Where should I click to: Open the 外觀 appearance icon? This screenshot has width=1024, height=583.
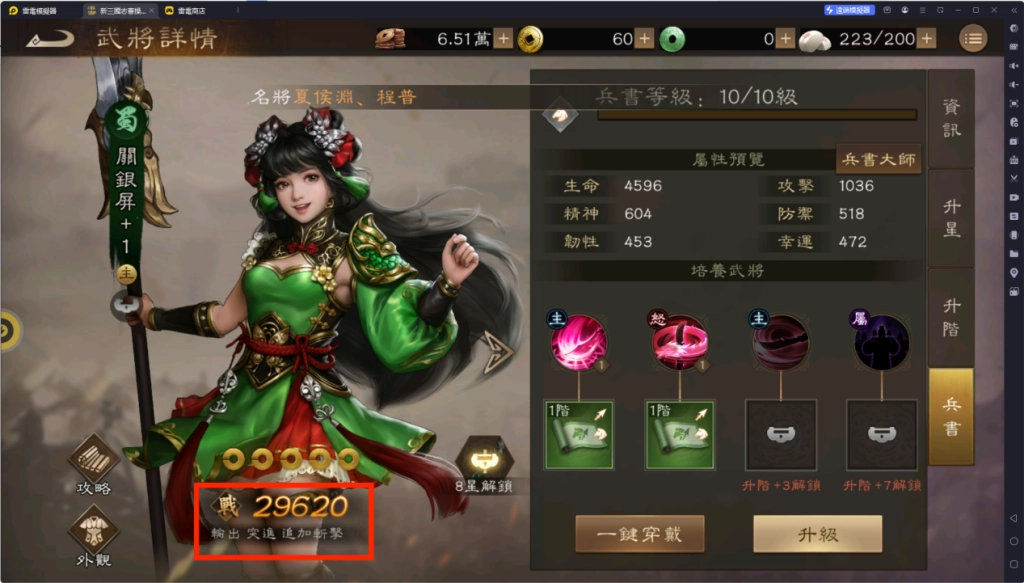(93, 535)
